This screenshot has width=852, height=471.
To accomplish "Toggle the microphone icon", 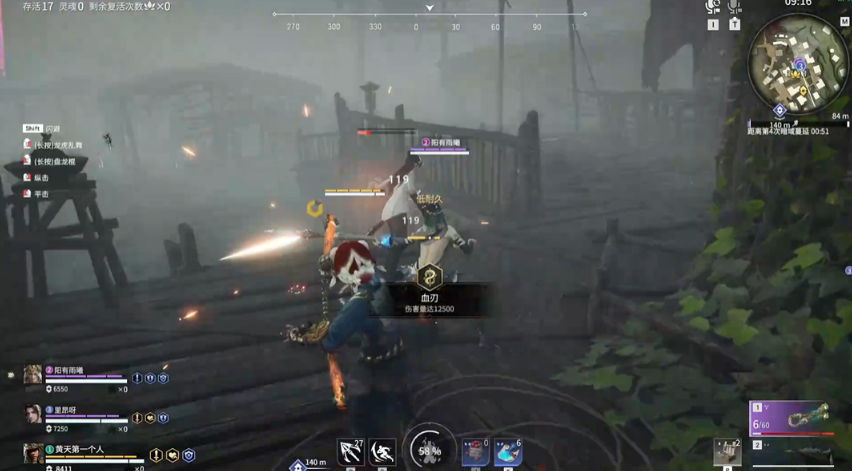I will coord(735,7).
